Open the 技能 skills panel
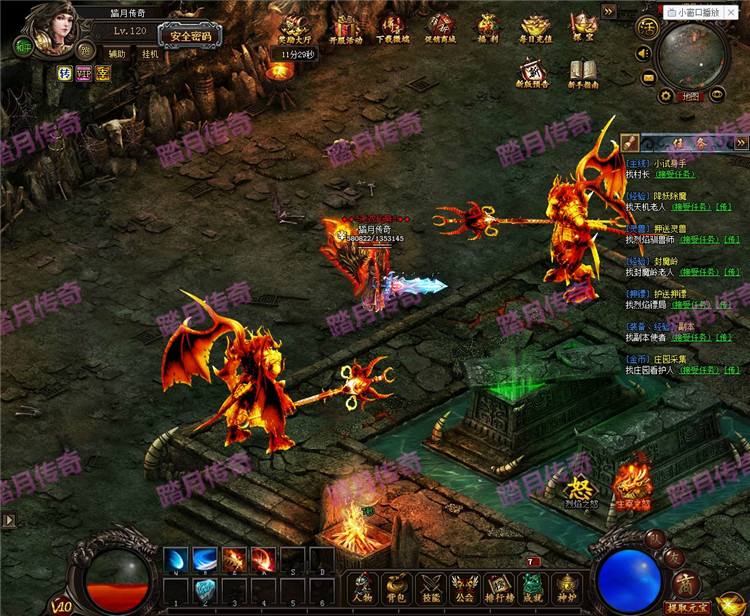The height and width of the screenshot is (616, 750). (431, 587)
